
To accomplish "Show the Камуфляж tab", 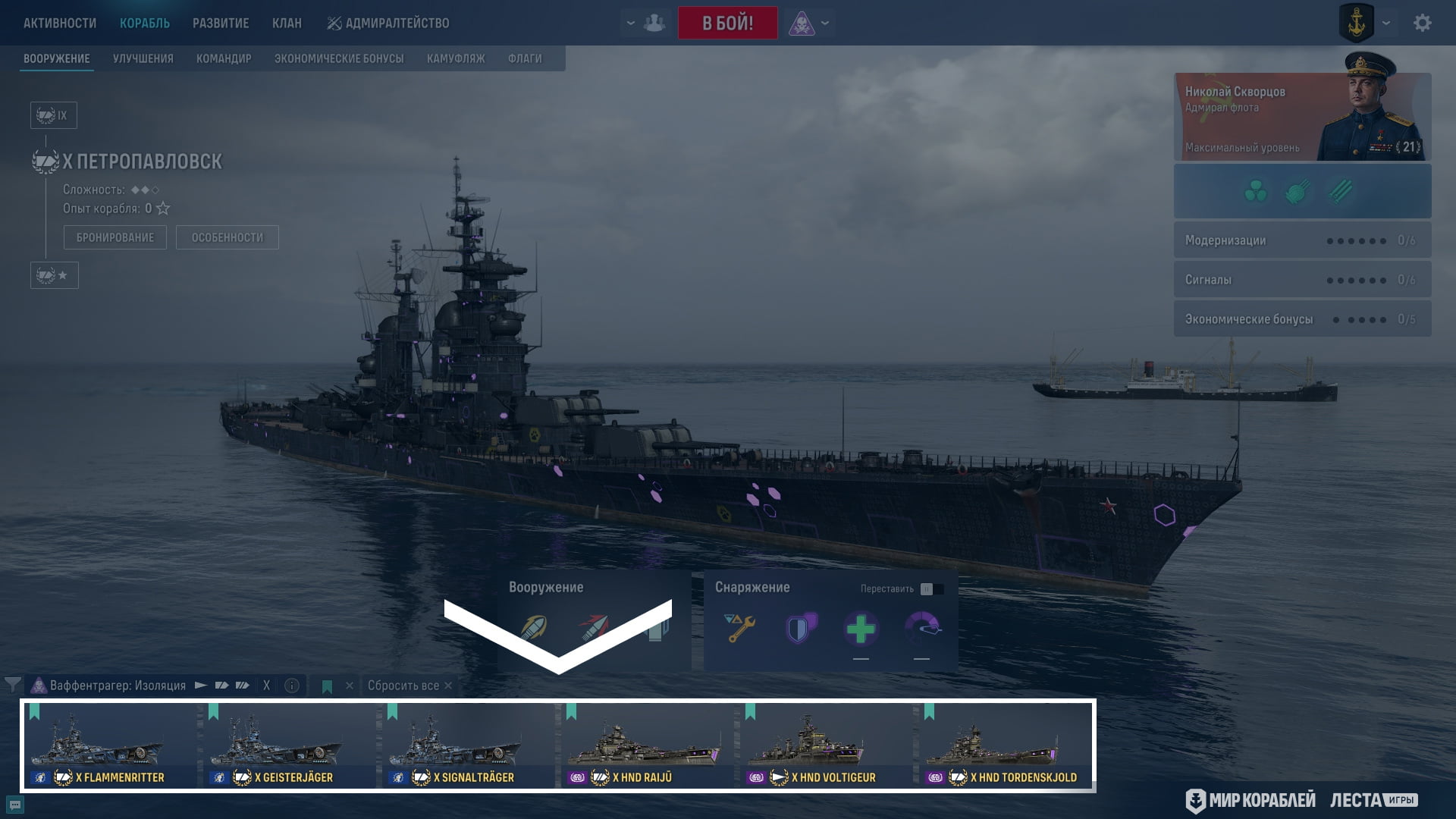I will [456, 58].
